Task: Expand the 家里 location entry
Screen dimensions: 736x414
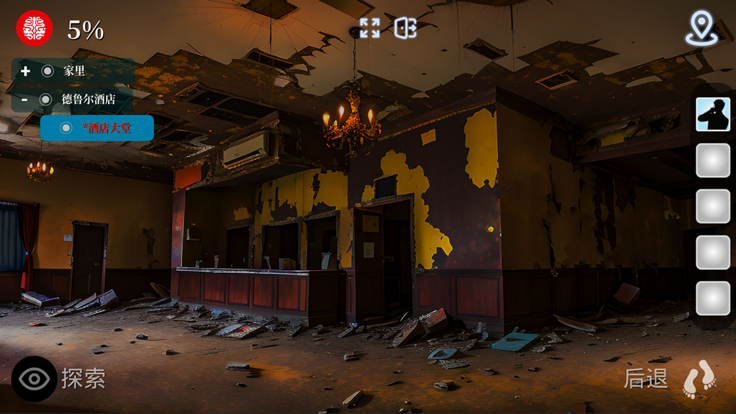Action: point(26,71)
